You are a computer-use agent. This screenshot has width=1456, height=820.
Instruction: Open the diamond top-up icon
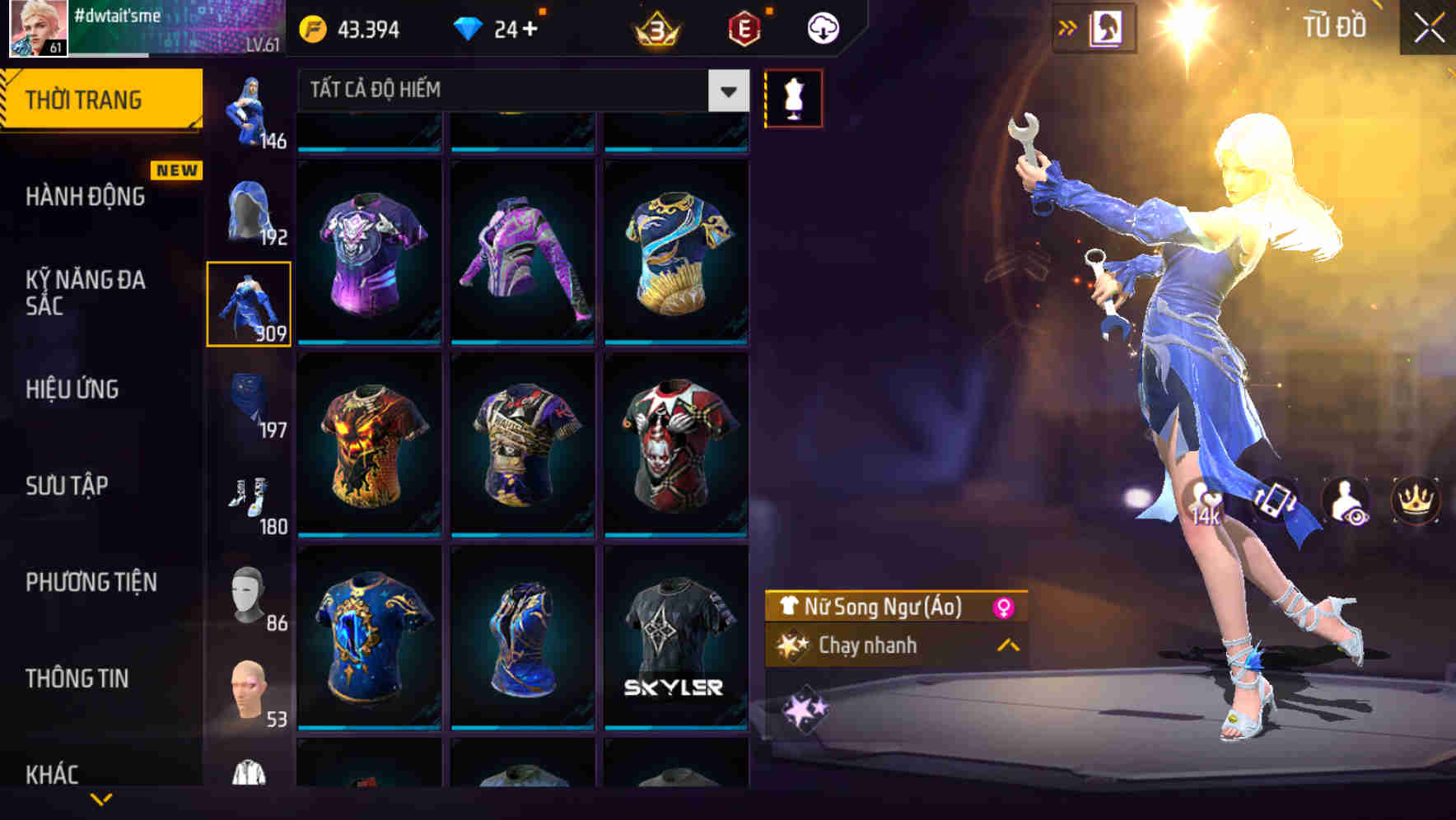coord(469,27)
